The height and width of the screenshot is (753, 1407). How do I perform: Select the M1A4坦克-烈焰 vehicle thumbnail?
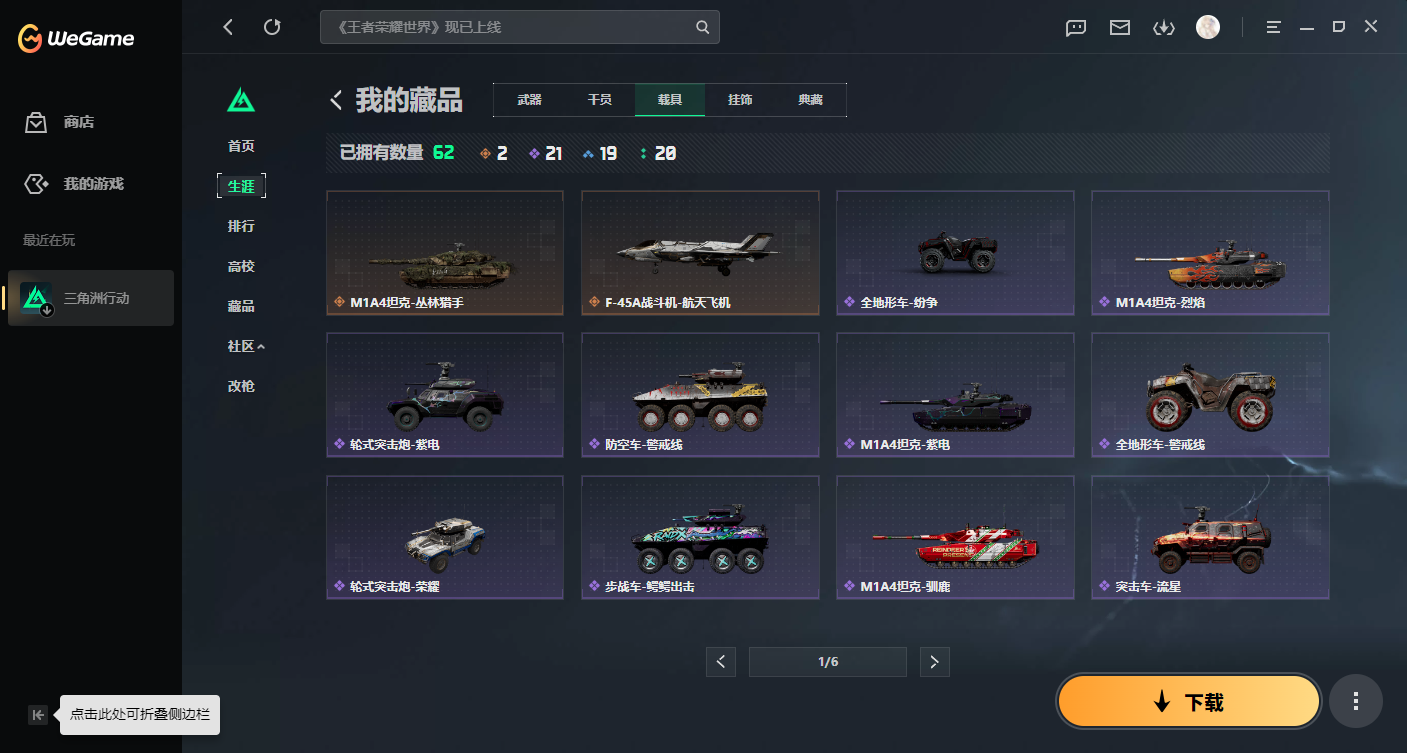1209,252
